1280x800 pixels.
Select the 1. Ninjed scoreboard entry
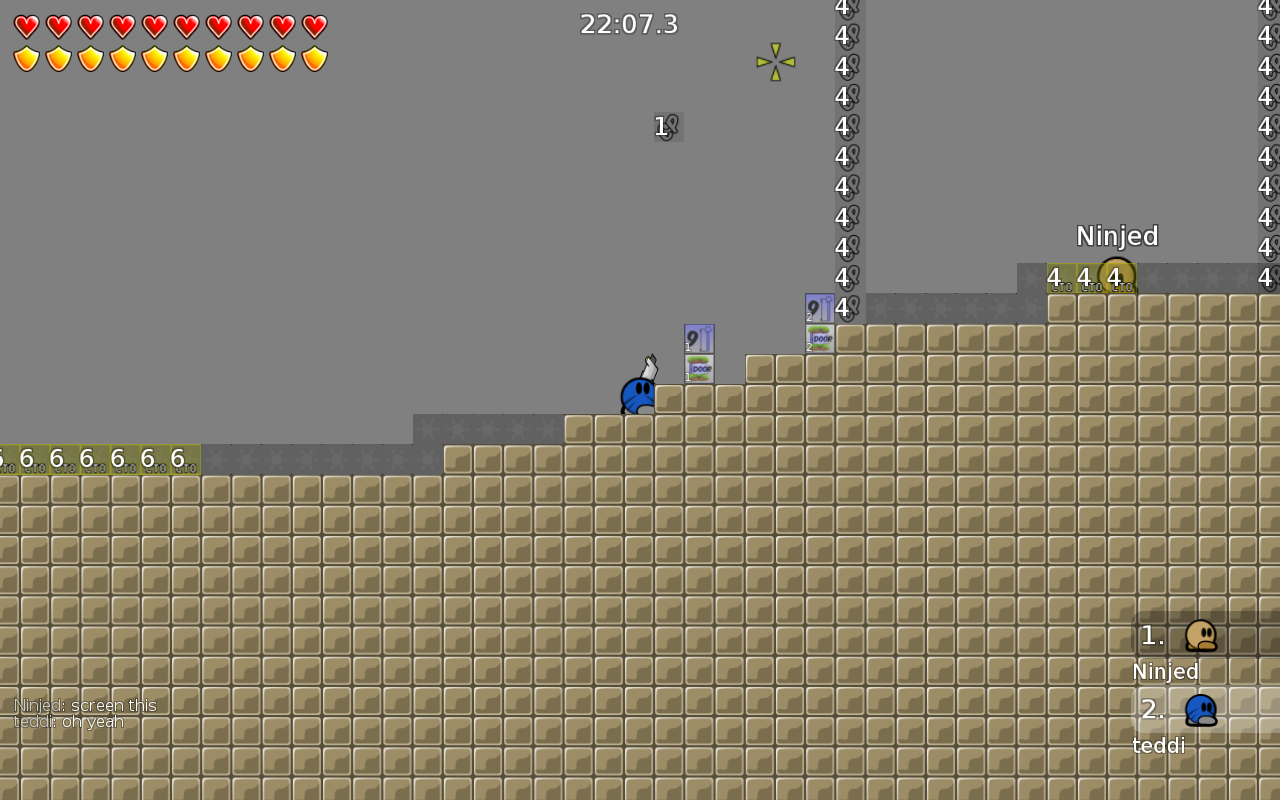click(1165, 652)
